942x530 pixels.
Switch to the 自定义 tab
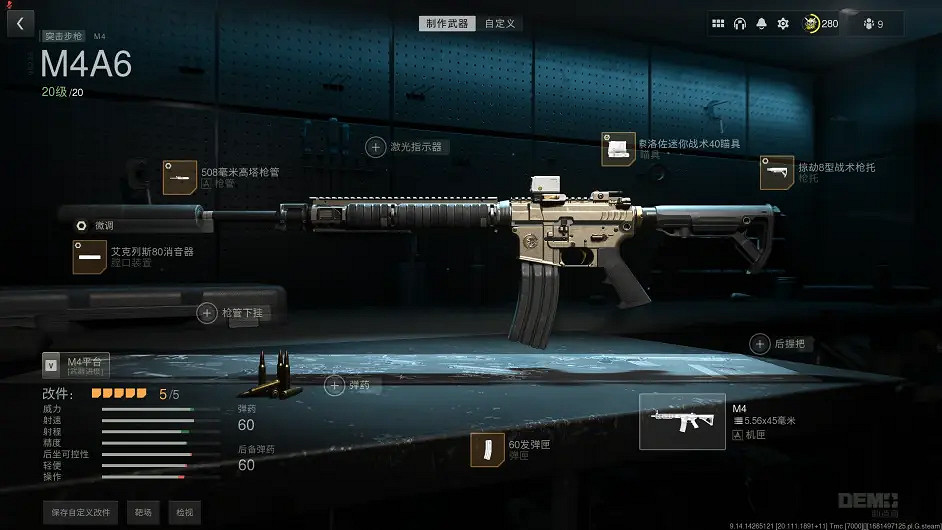500,23
